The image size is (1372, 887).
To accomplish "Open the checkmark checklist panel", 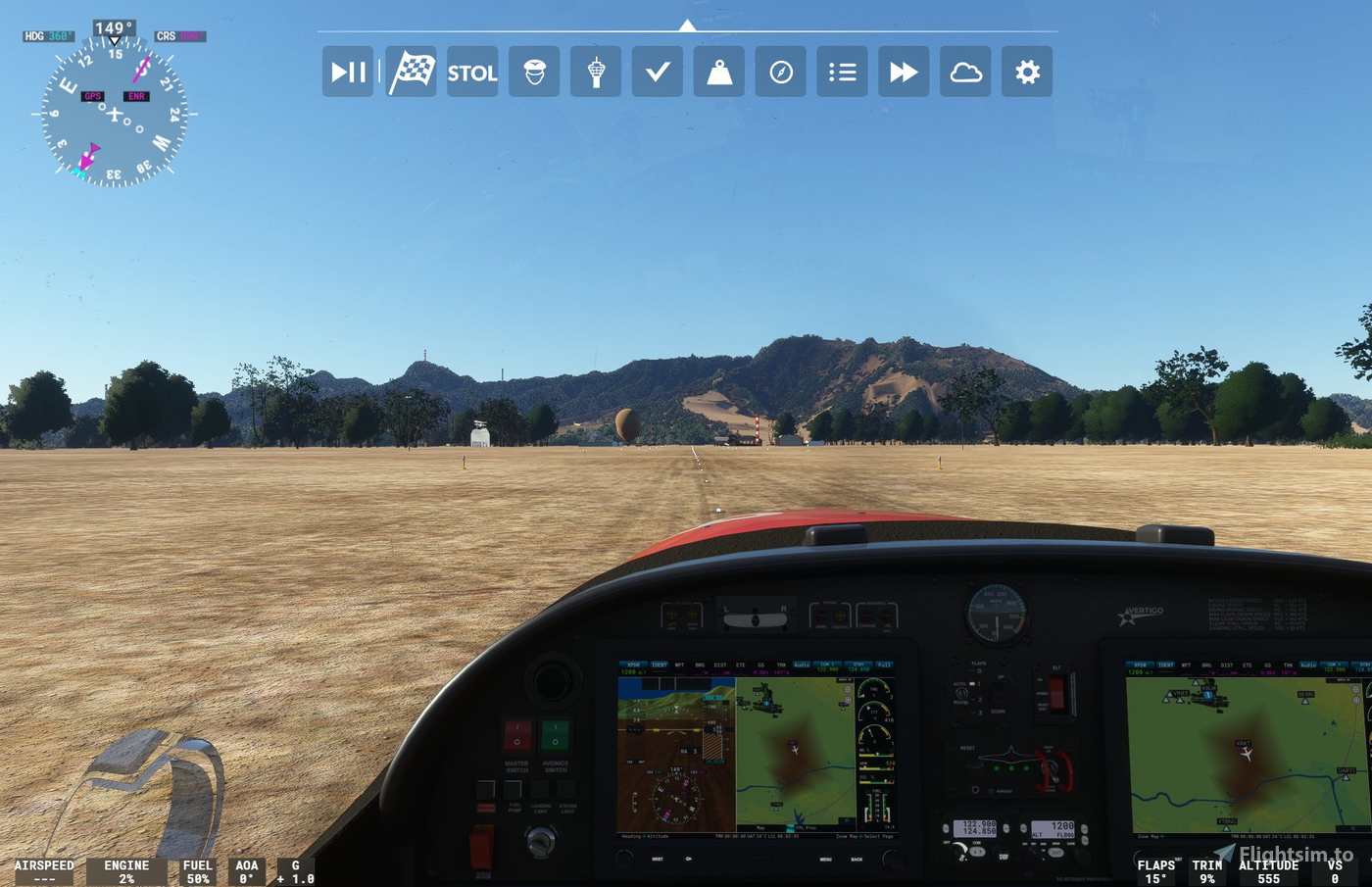I will coord(658,72).
